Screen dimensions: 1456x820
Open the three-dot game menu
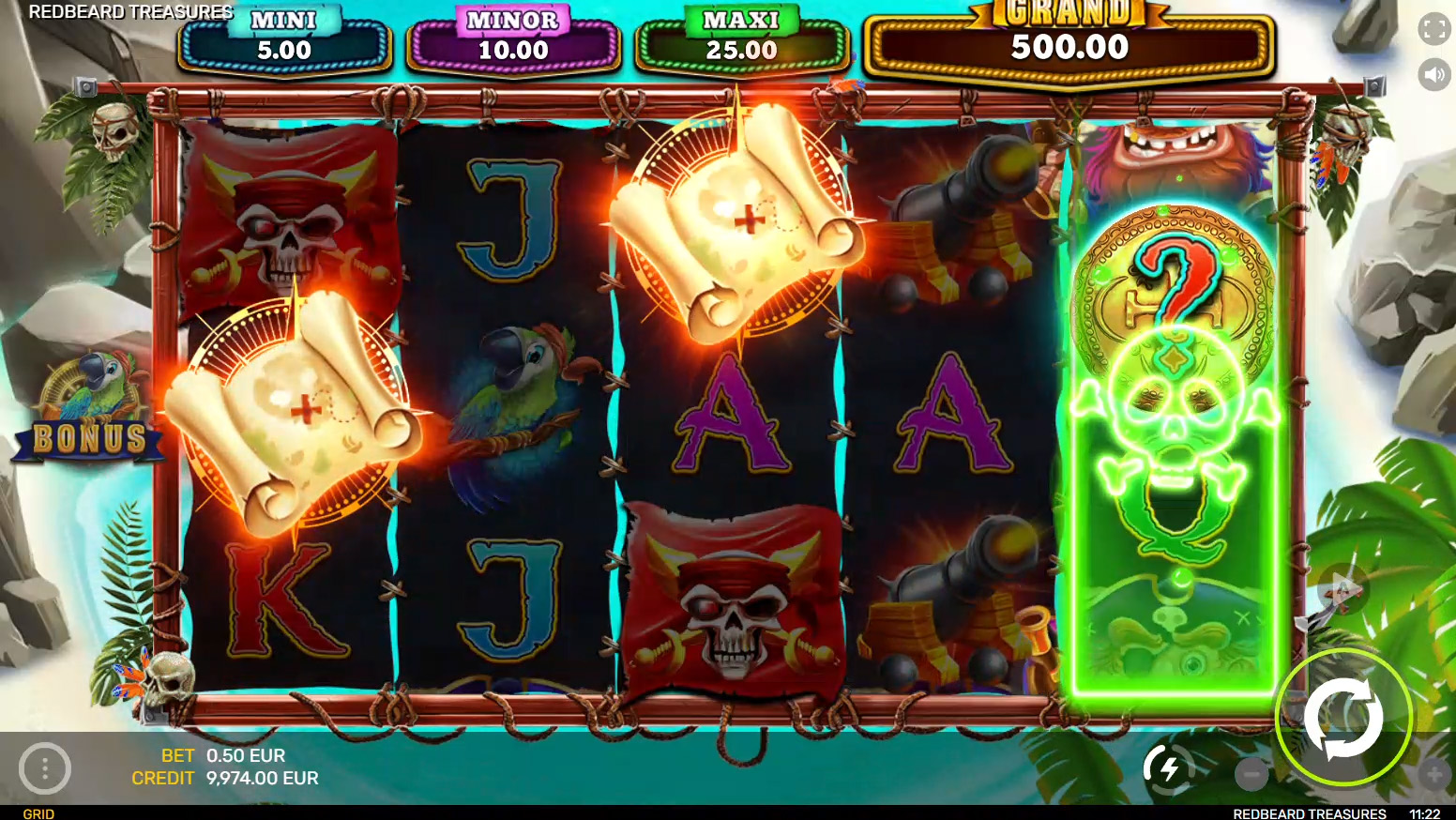[45, 768]
